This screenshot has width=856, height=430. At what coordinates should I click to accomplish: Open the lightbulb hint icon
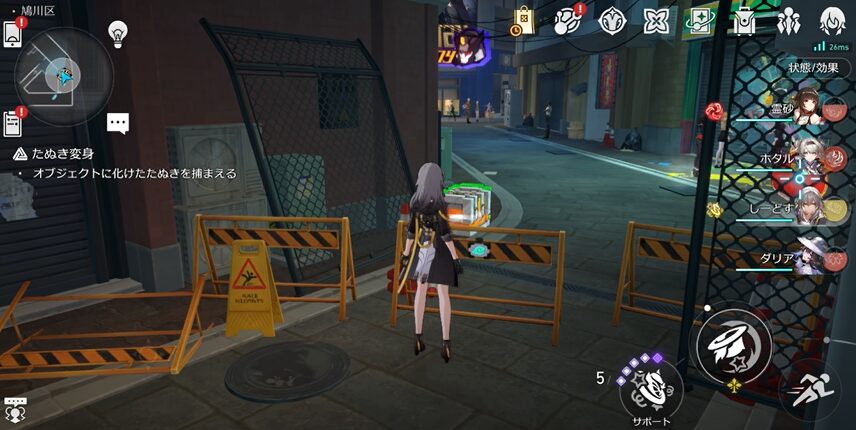119,34
